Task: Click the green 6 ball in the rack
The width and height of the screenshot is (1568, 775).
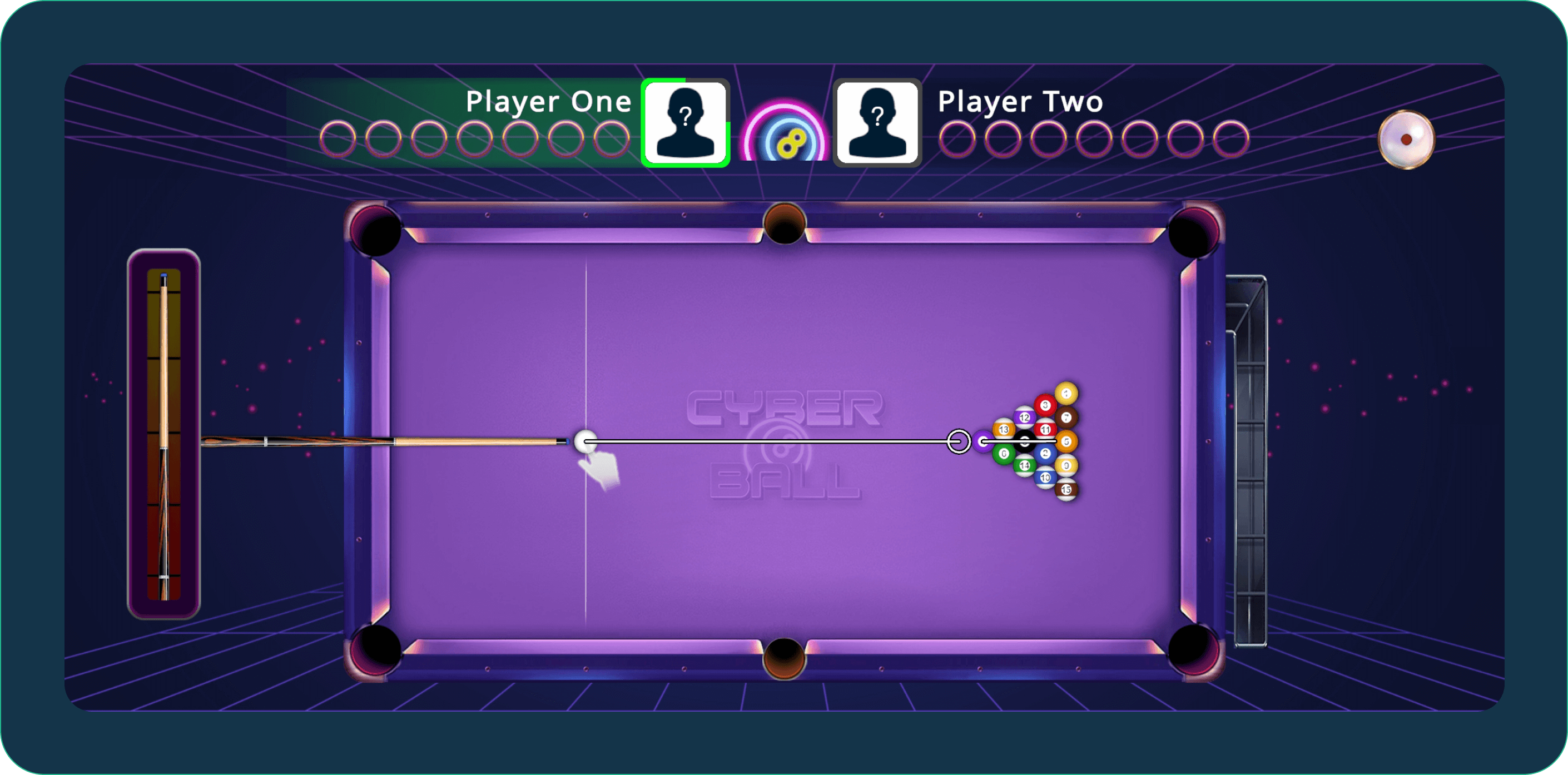Action: [1004, 454]
